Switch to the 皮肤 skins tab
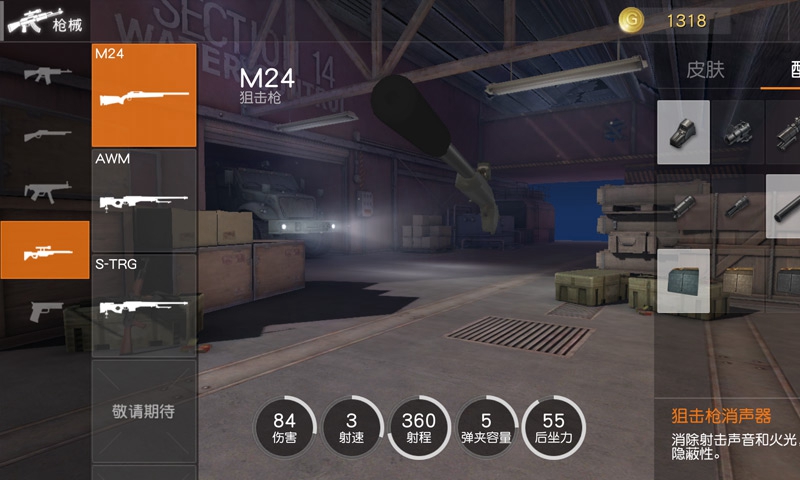This screenshot has height=480, width=800. point(705,70)
